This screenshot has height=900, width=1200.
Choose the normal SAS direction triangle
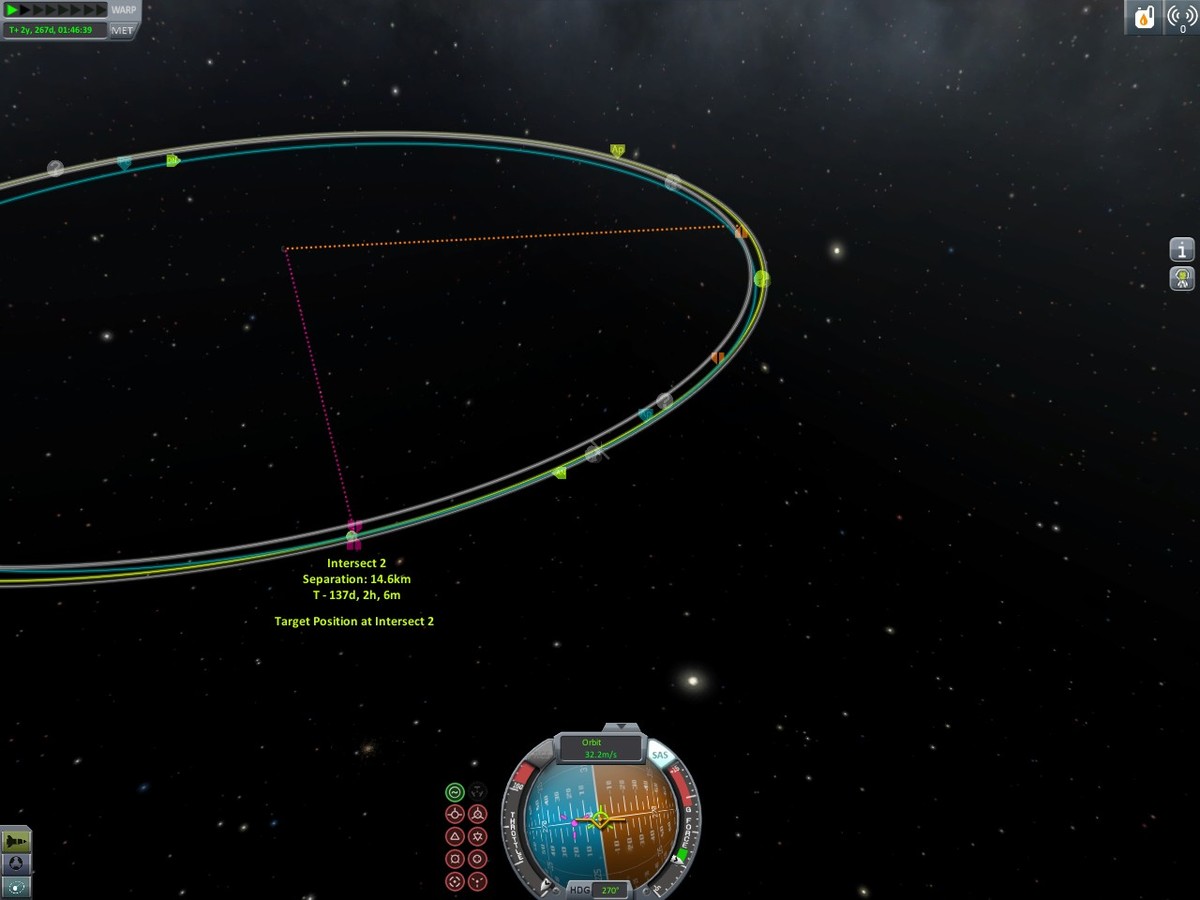click(454, 836)
